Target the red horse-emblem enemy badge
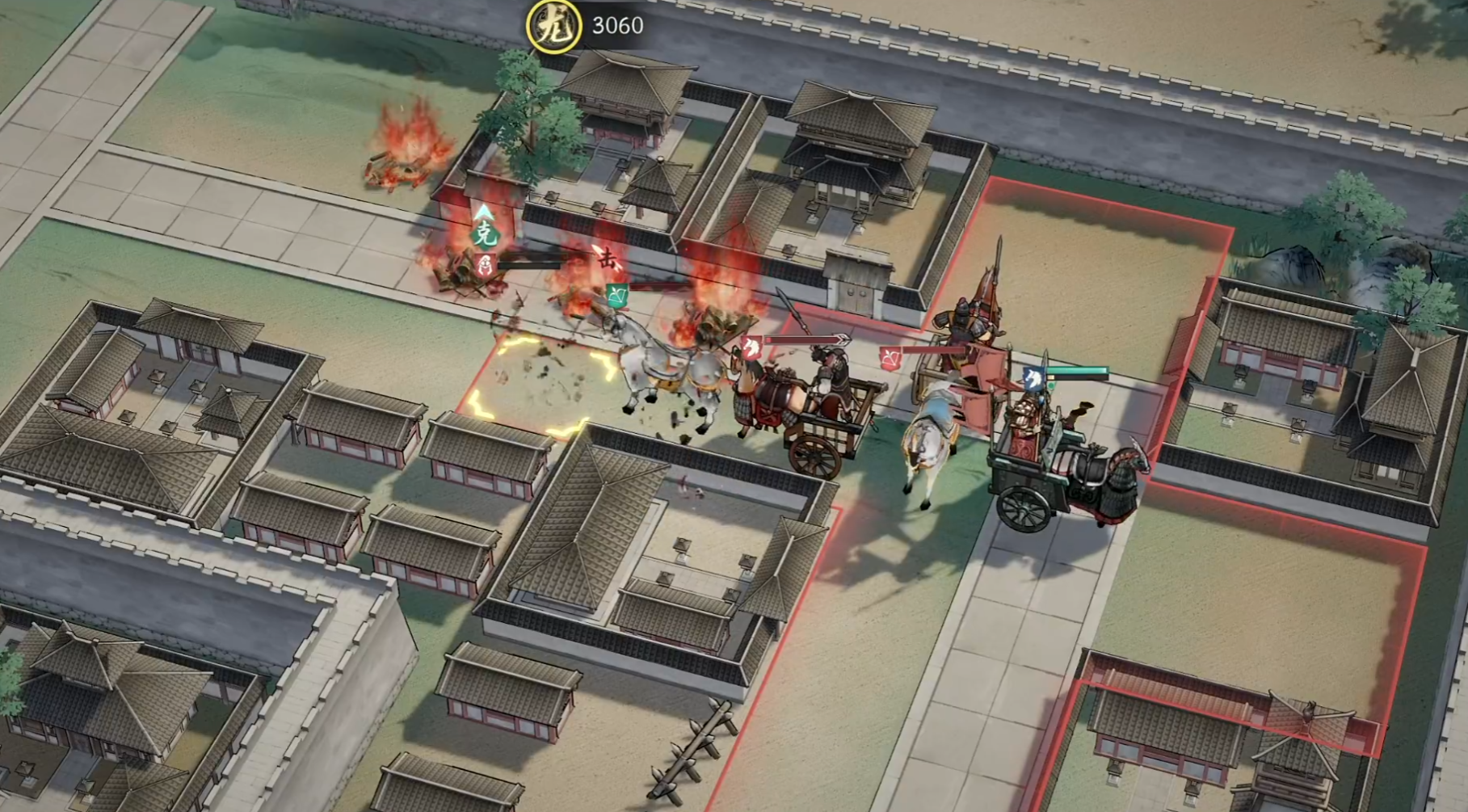This screenshot has height=812, width=1468. [751, 347]
